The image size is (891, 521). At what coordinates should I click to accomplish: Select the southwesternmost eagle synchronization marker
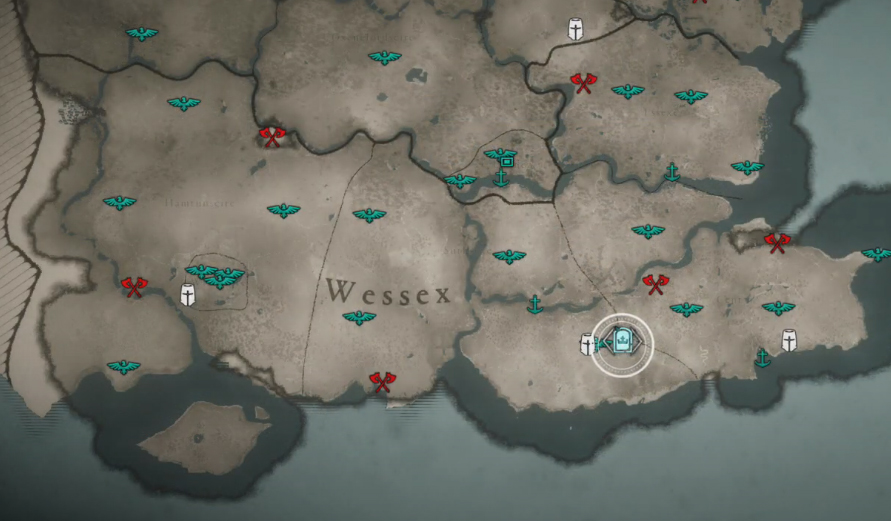124,367
